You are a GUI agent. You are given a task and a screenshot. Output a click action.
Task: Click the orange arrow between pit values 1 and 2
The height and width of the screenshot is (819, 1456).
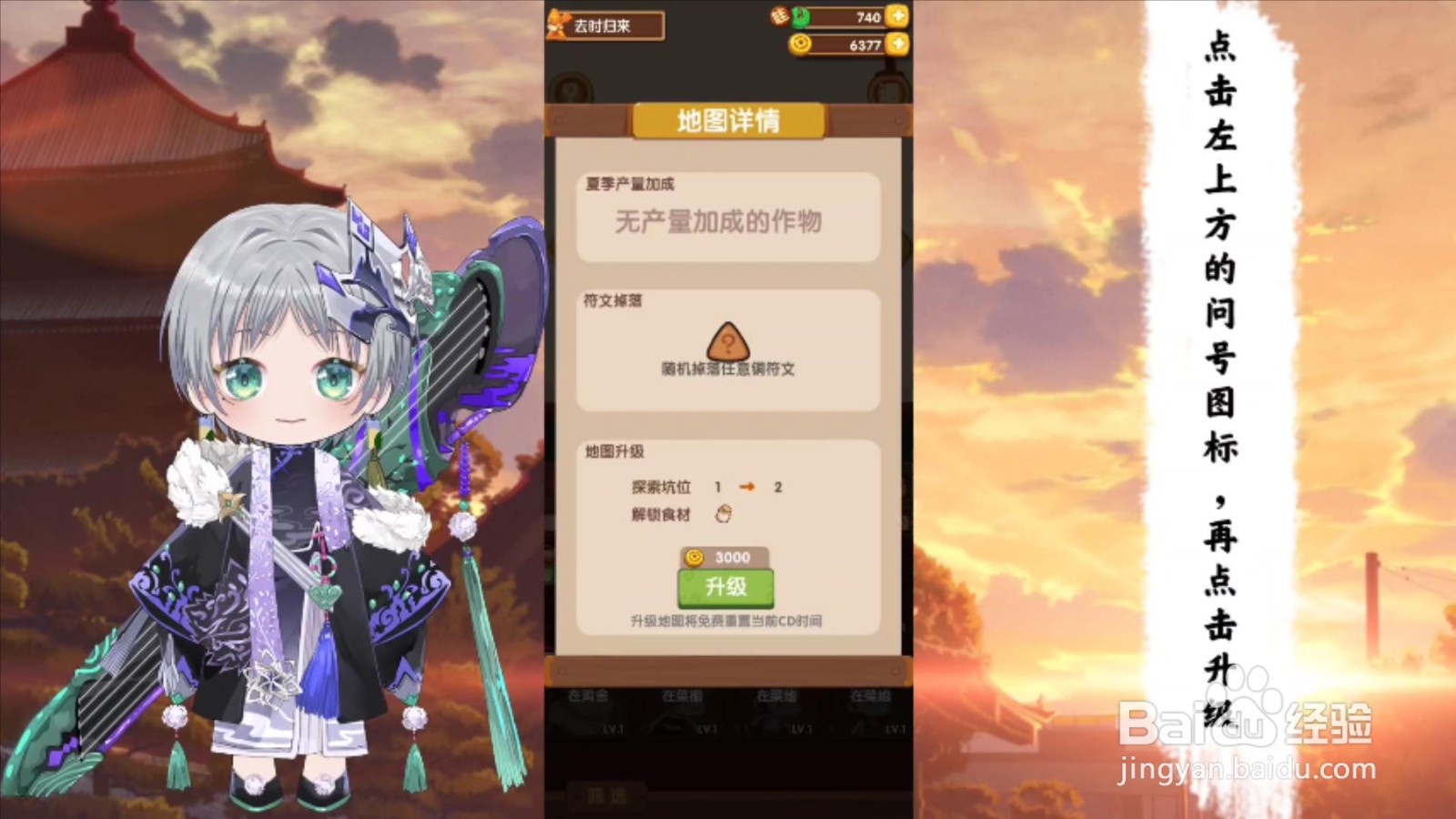[749, 487]
